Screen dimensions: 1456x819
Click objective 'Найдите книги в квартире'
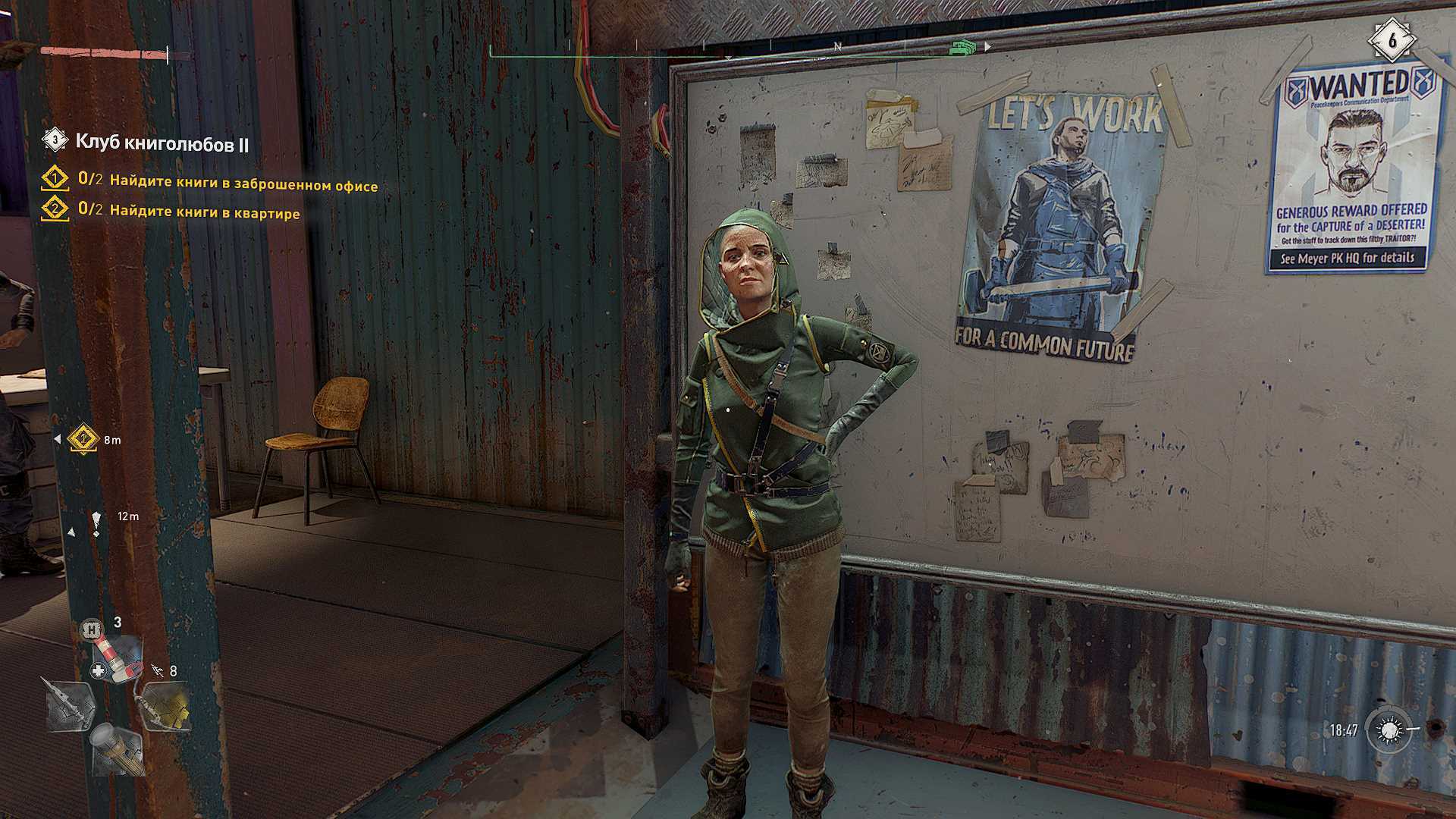pos(204,212)
